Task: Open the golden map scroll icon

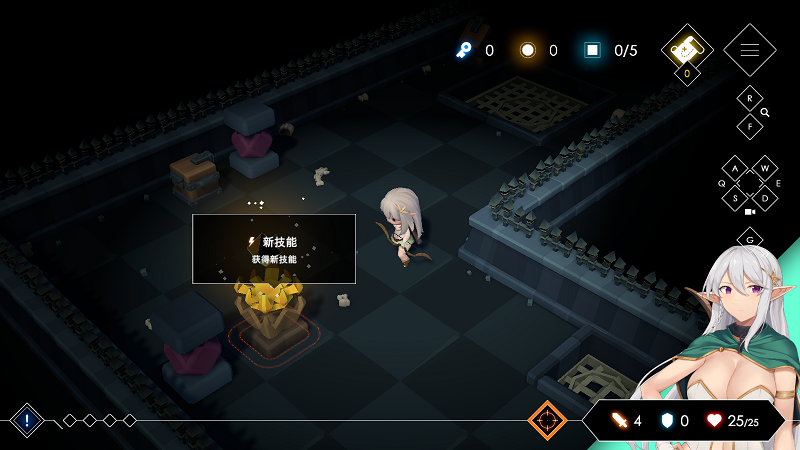Action: [x=686, y=49]
